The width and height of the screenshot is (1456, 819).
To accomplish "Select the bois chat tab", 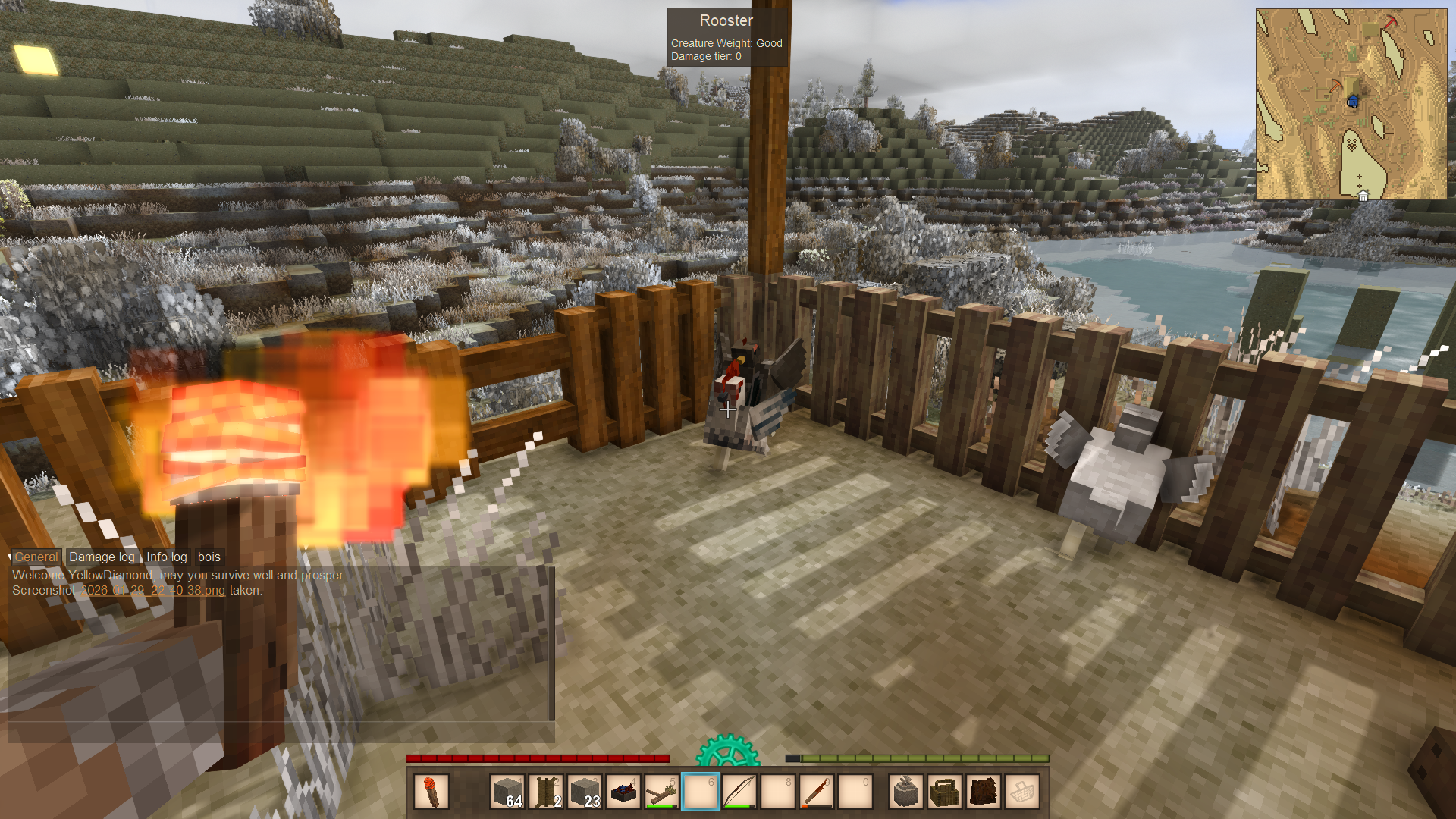I will click(209, 557).
